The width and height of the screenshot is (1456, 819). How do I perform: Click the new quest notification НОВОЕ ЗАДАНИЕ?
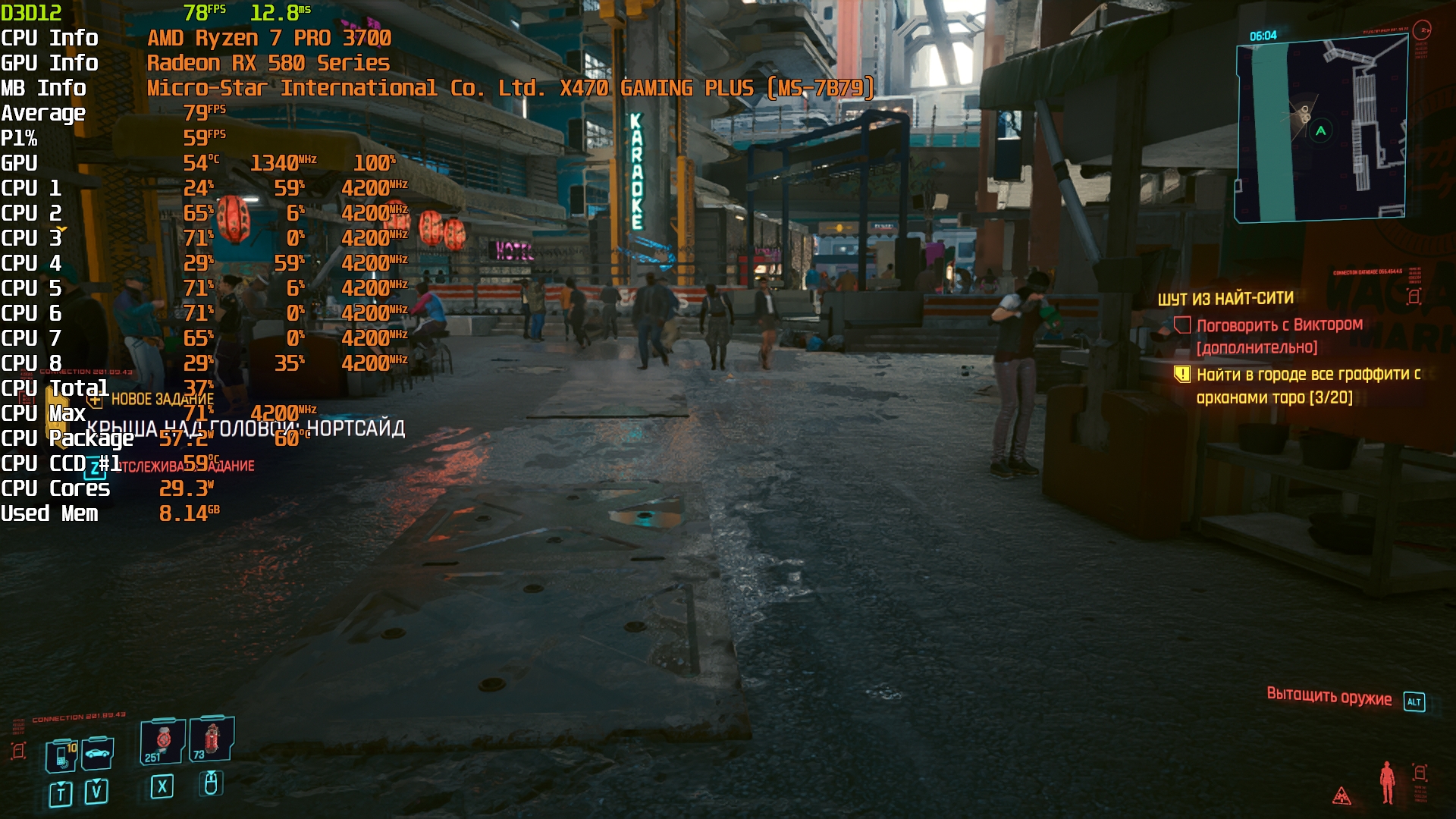tap(162, 399)
